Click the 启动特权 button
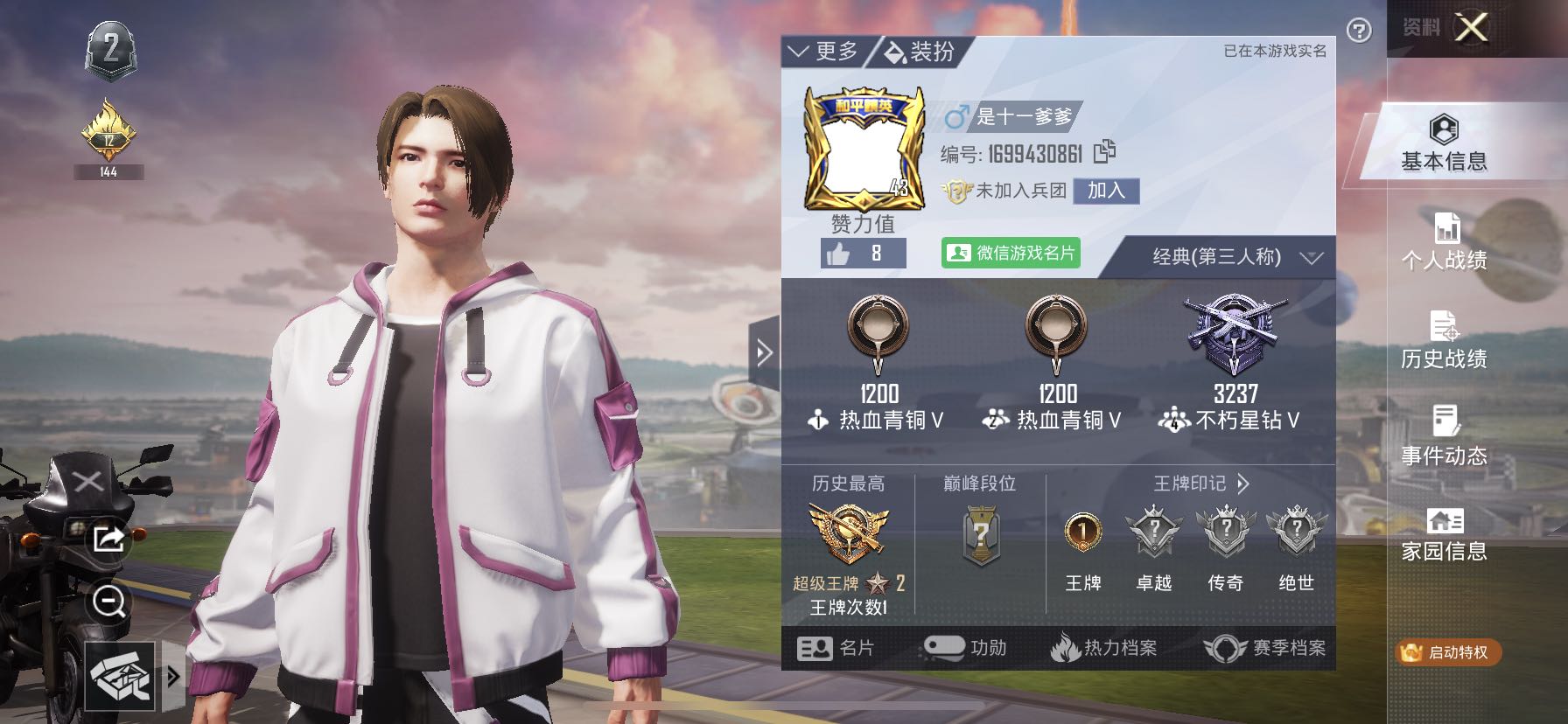The image size is (1568, 724). (1447, 652)
